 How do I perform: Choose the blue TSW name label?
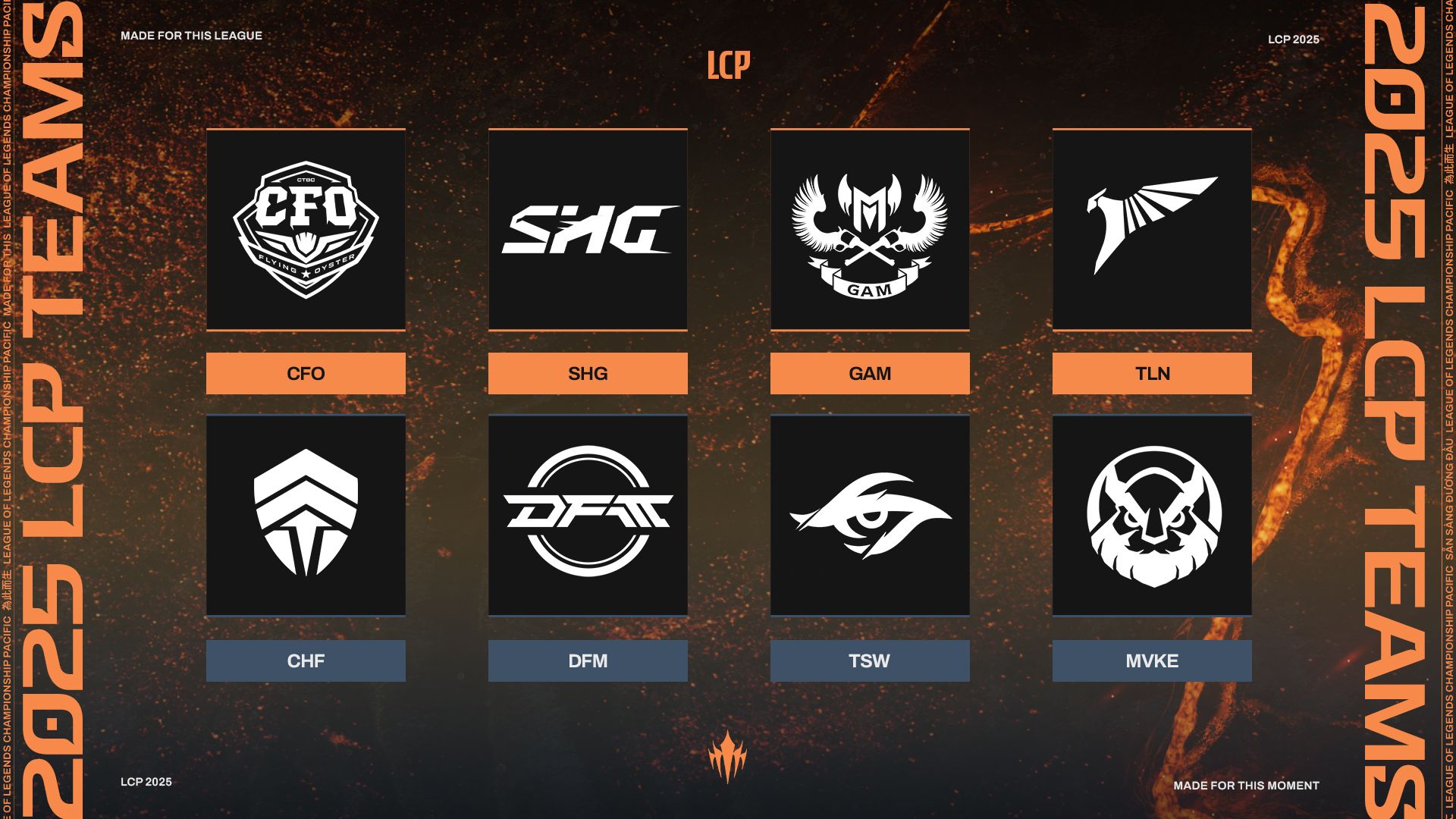pyautogui.click(x=870, y=661)
